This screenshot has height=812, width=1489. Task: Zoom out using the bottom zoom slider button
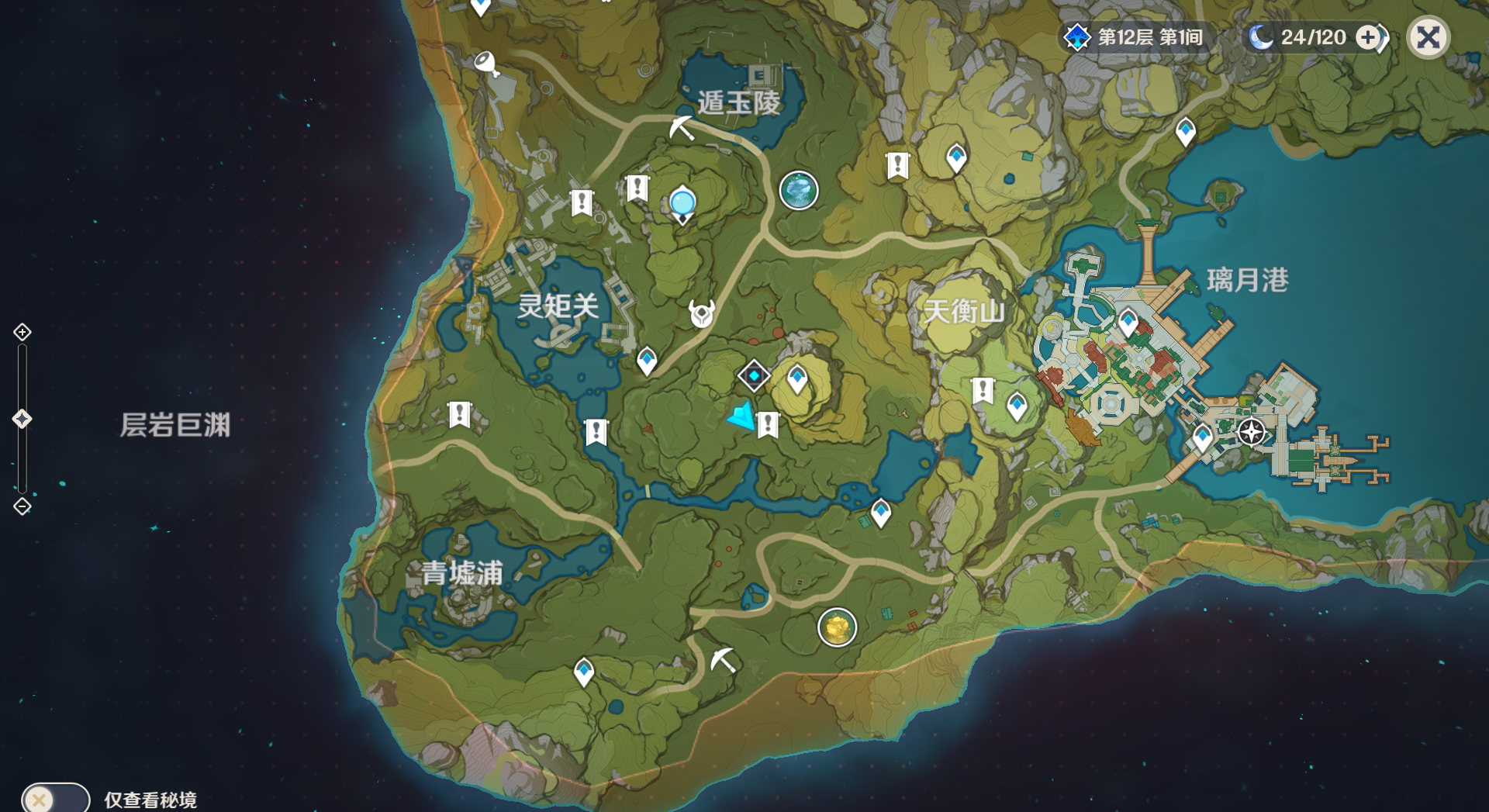click(x=22, y=506)
